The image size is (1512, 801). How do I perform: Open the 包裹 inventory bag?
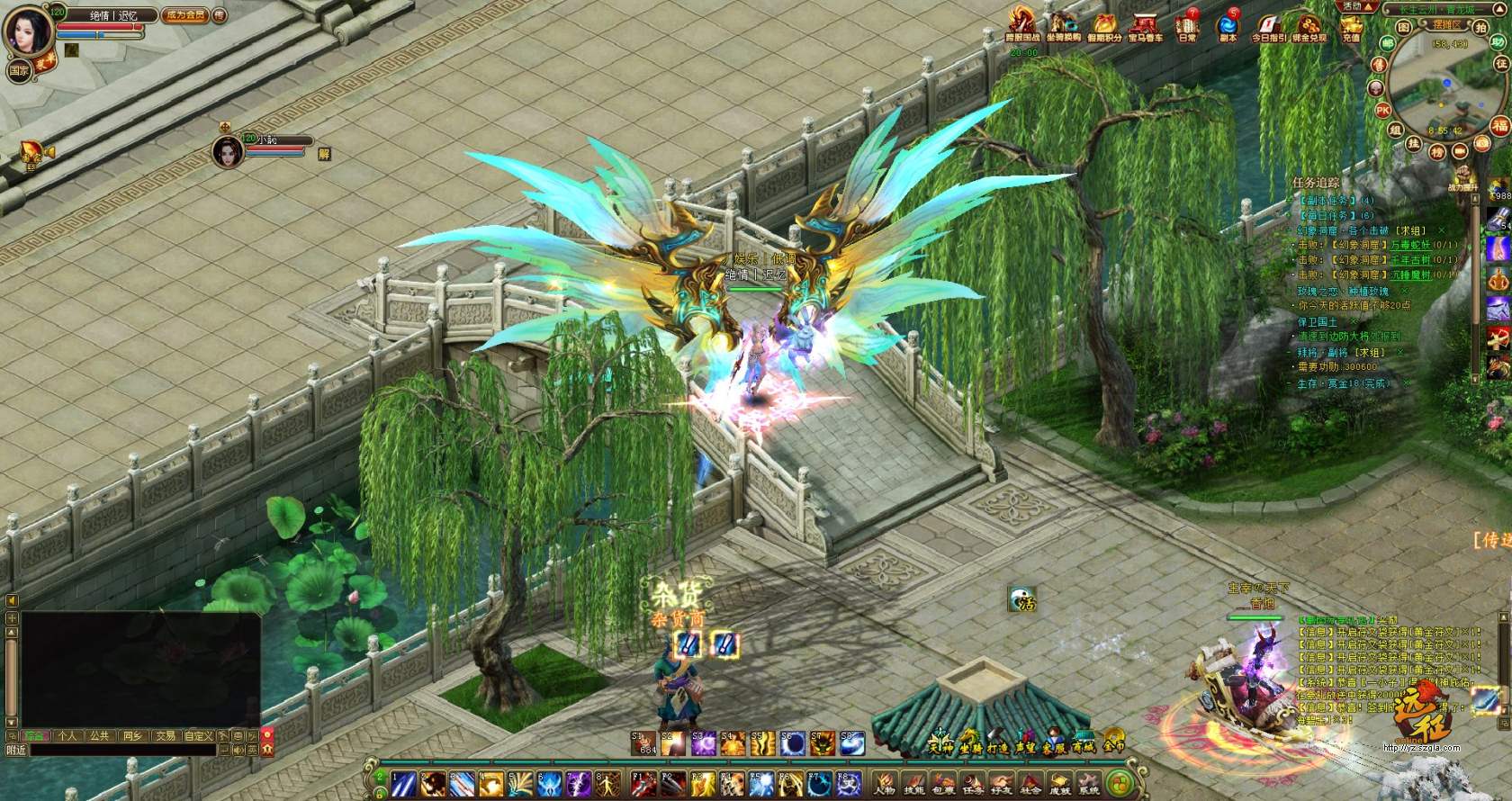943,783
